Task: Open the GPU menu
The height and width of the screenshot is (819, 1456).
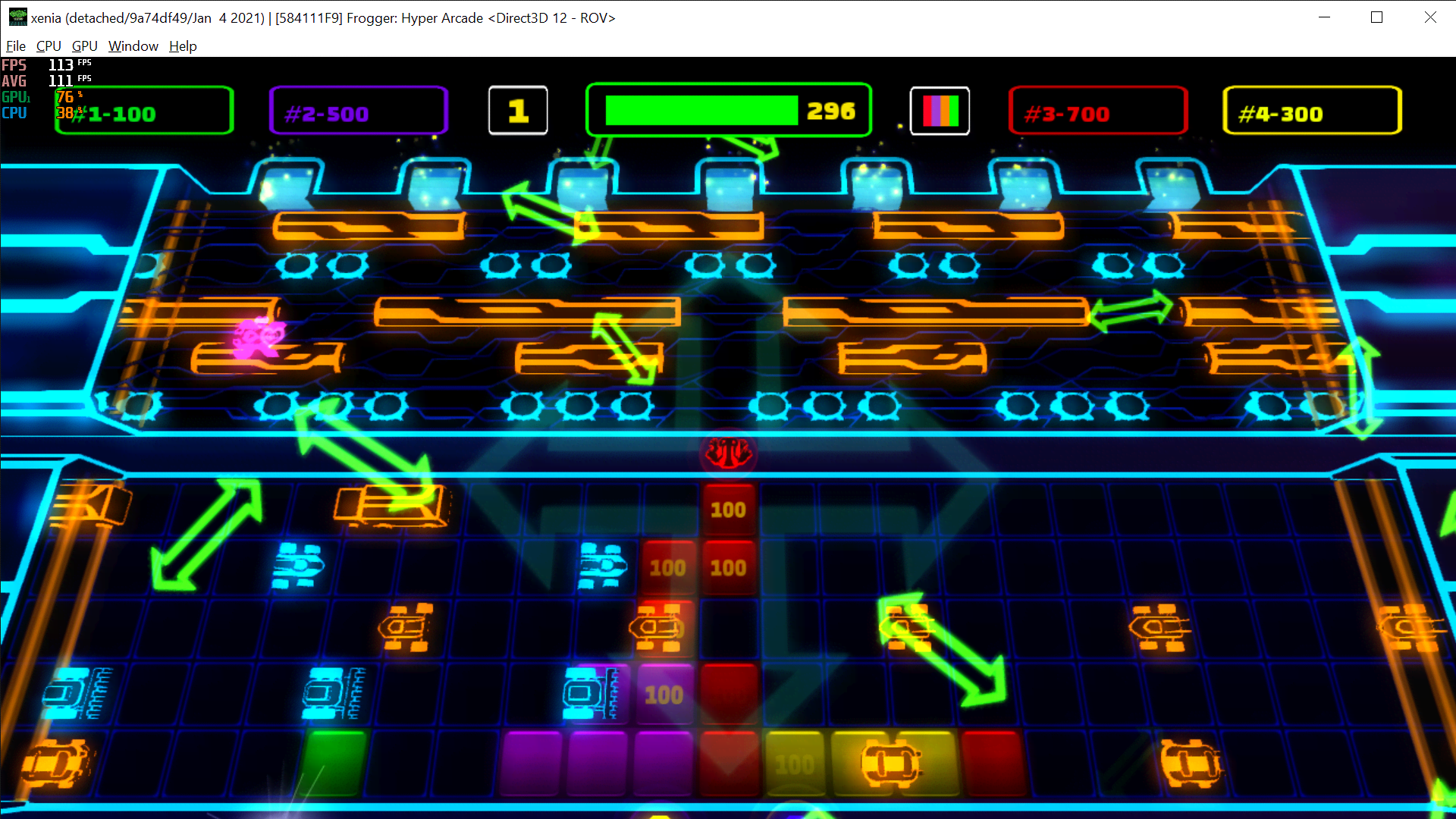Action: [84, 46]
